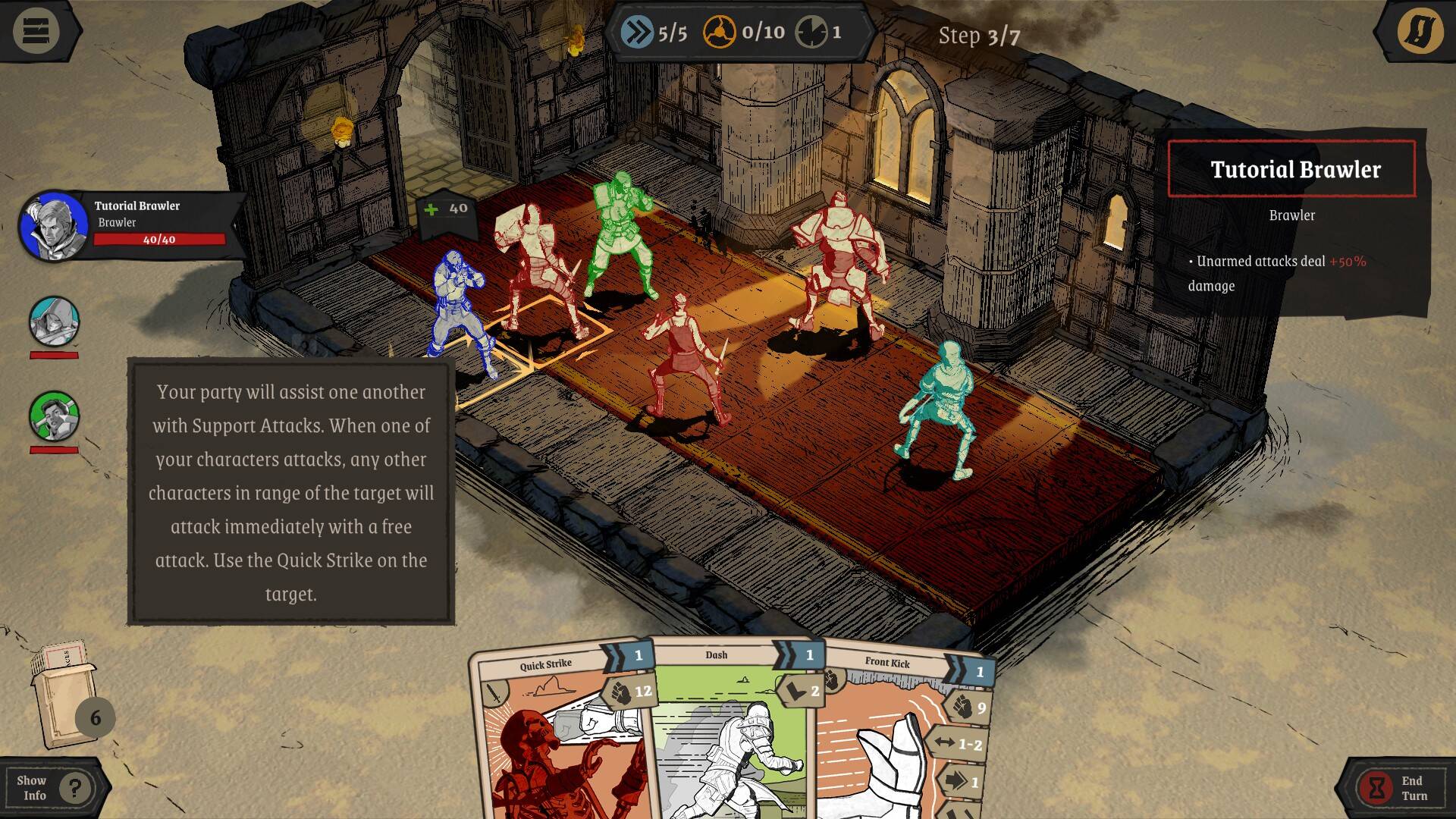Image resolution: width=1456 pixels, height=819 pixels.
Task: Open the journal icon in the corner
Action: 1420,31
